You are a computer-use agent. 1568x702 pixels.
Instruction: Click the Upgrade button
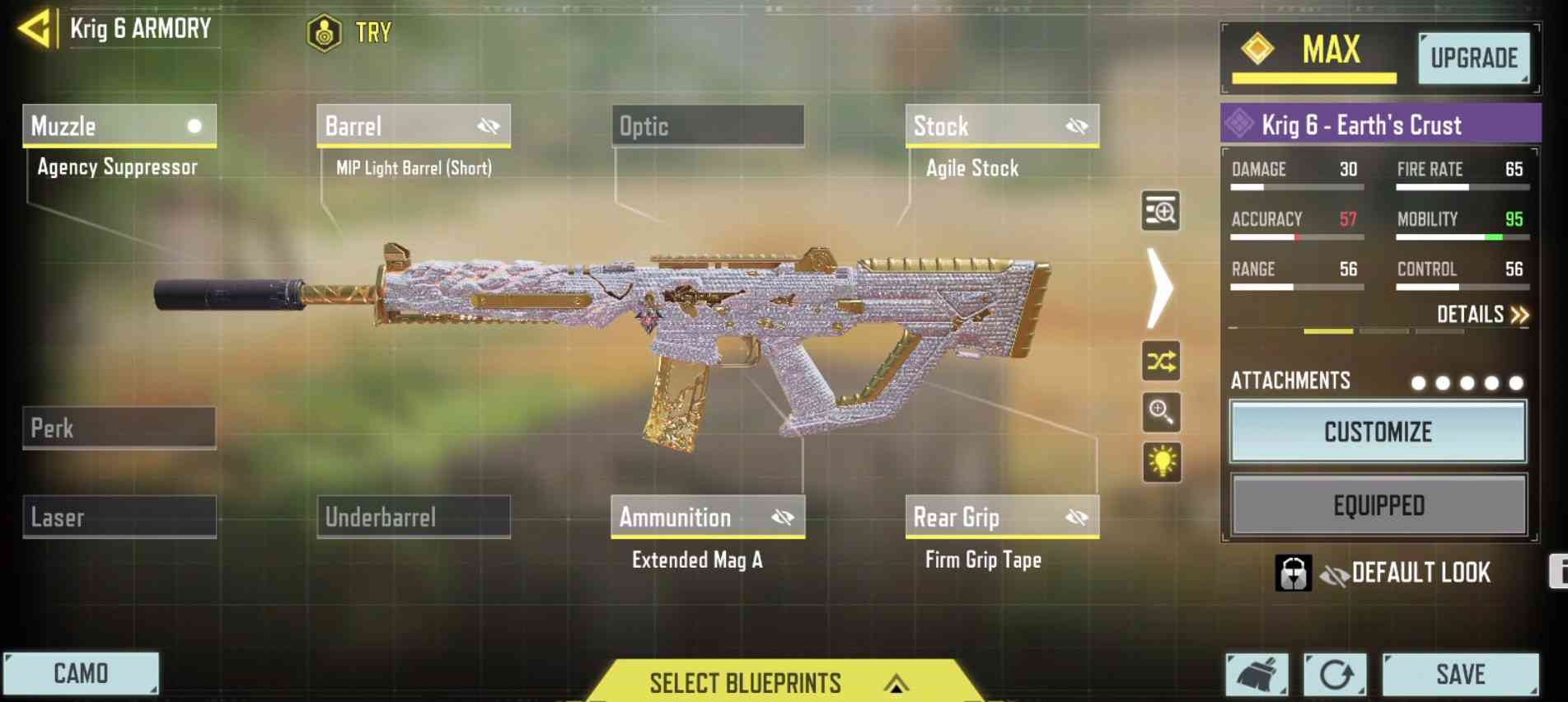coord(1473,58)
